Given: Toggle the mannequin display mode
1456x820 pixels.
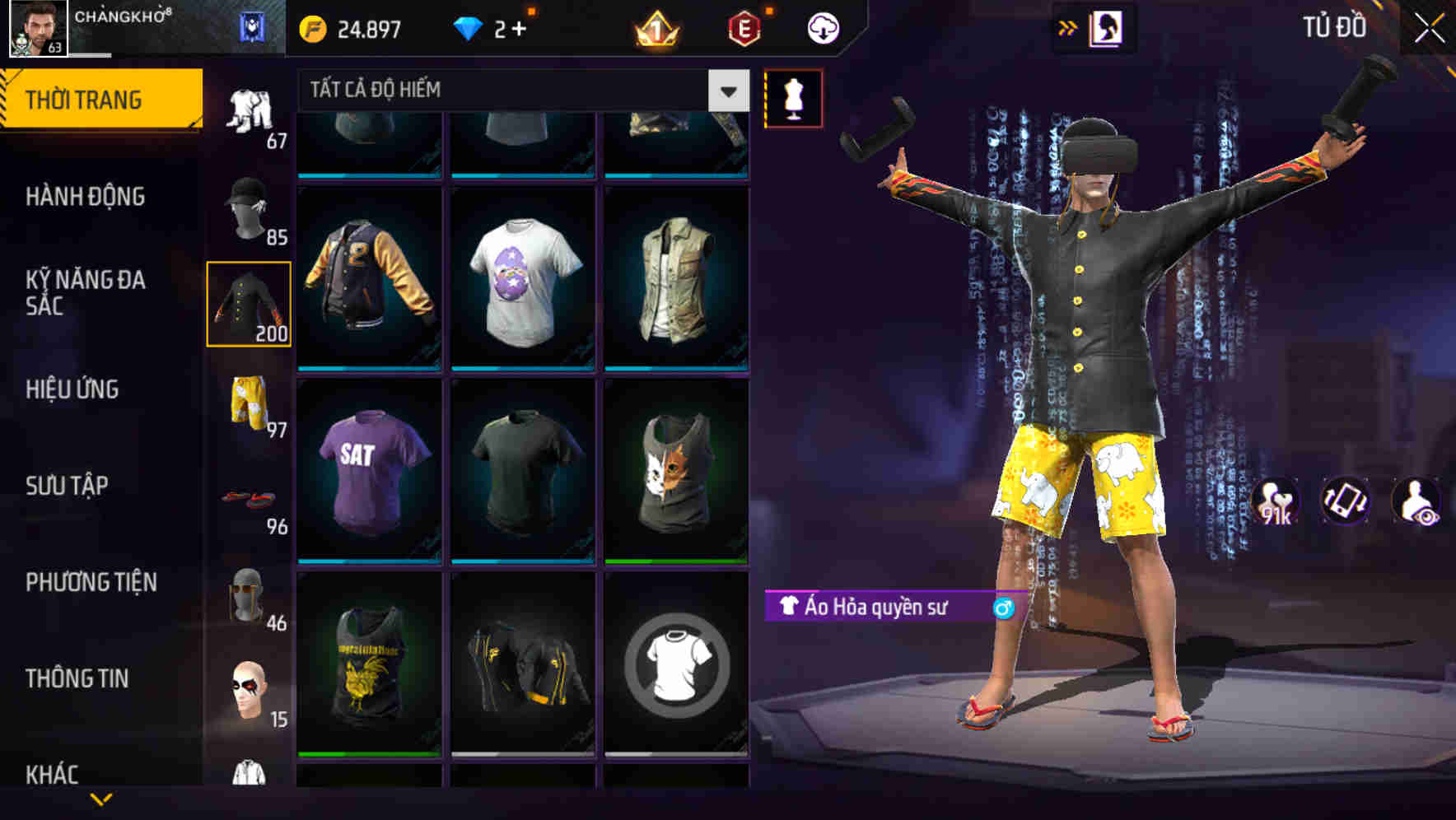Looking at the screenshot, I should [x=793, y=97].
